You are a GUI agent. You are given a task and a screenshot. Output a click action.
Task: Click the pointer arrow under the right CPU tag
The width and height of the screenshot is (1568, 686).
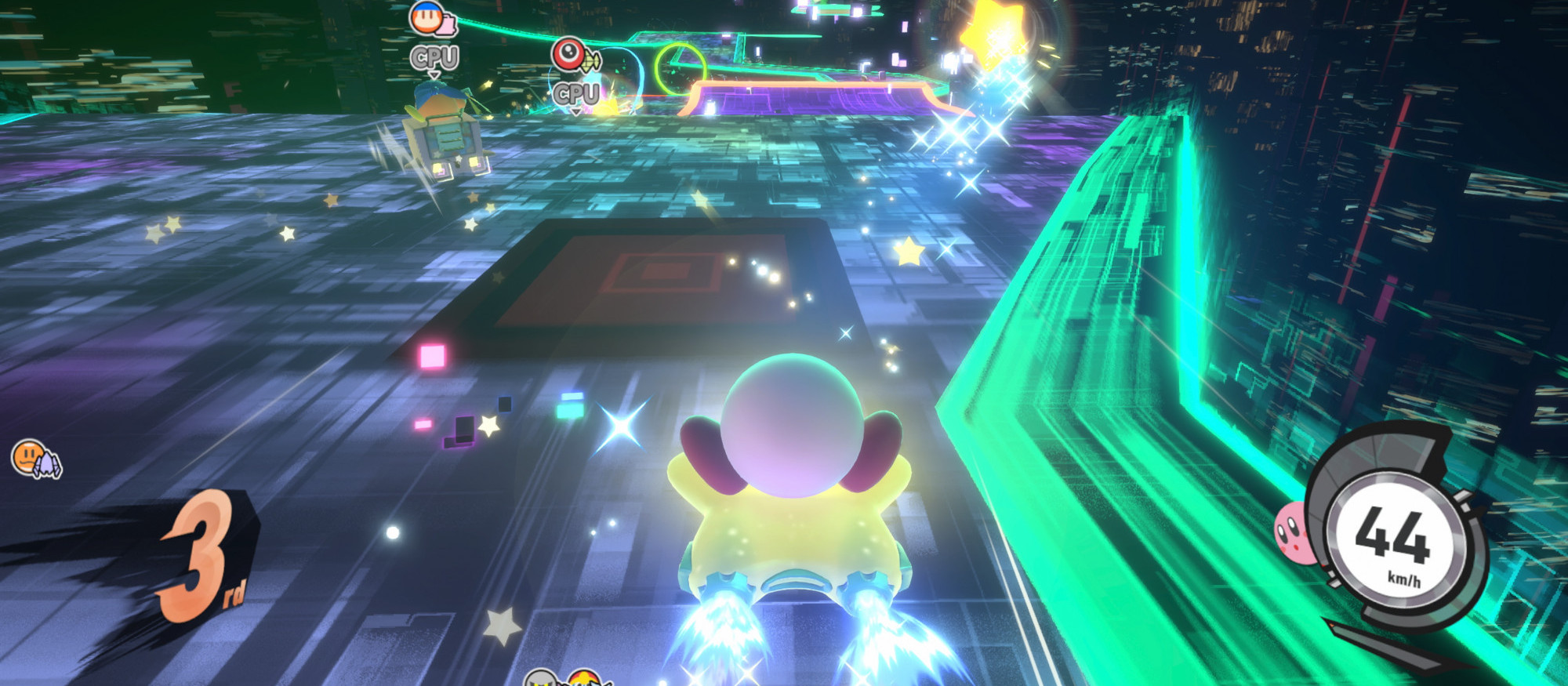click(x=577, y=112)
